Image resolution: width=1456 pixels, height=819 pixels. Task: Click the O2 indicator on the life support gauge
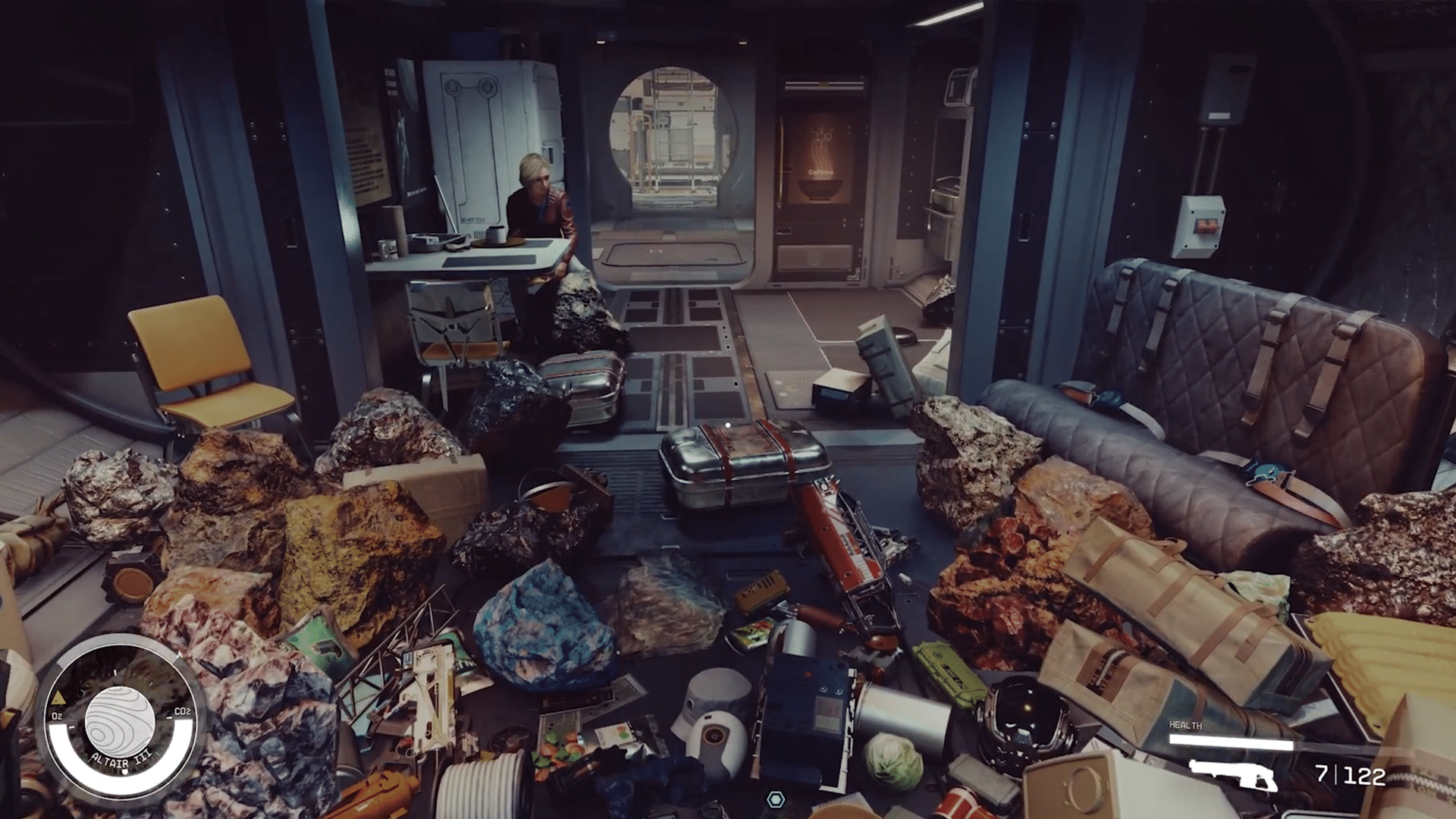57,716
